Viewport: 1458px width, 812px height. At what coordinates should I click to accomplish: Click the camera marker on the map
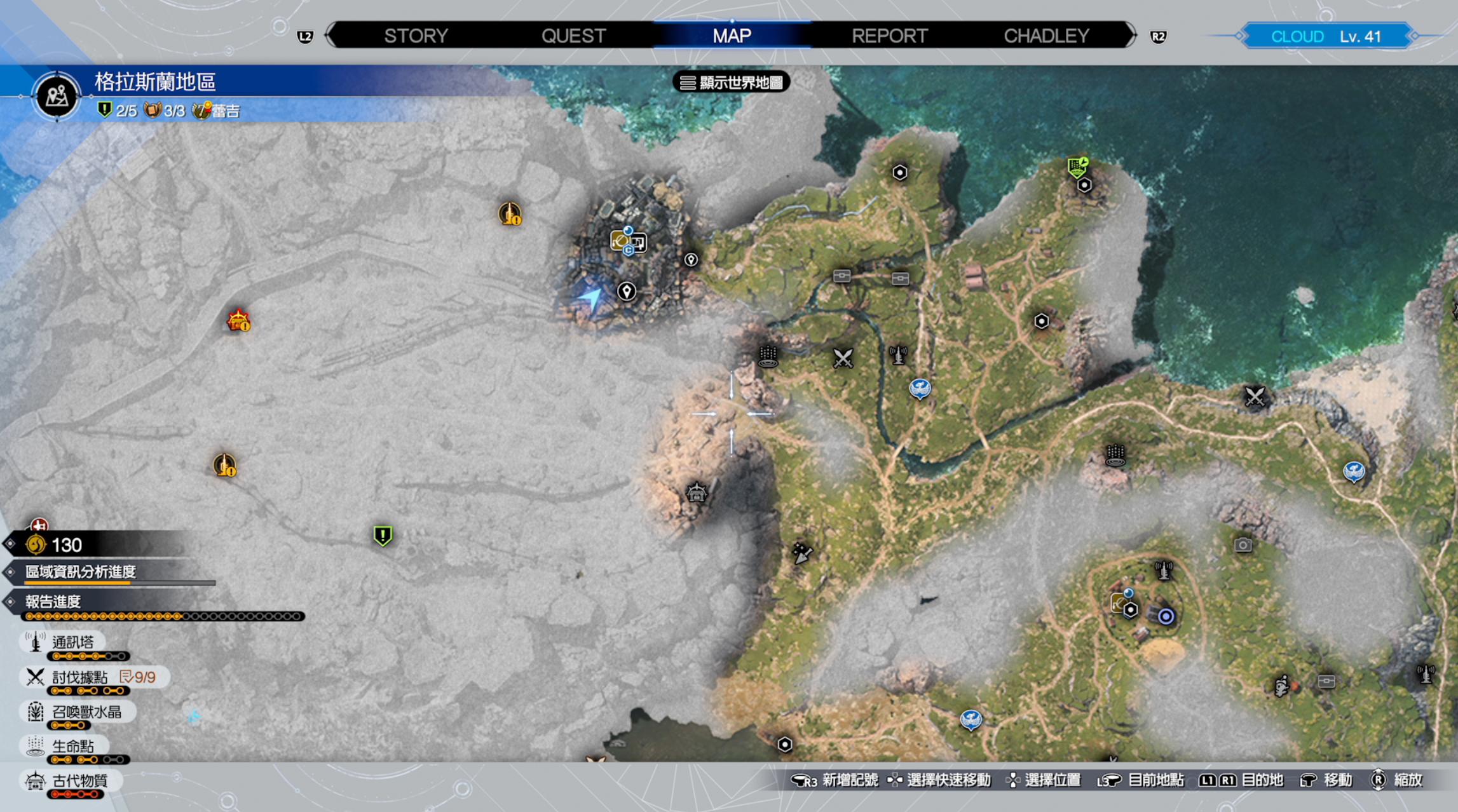click(x=1243, y=545)
